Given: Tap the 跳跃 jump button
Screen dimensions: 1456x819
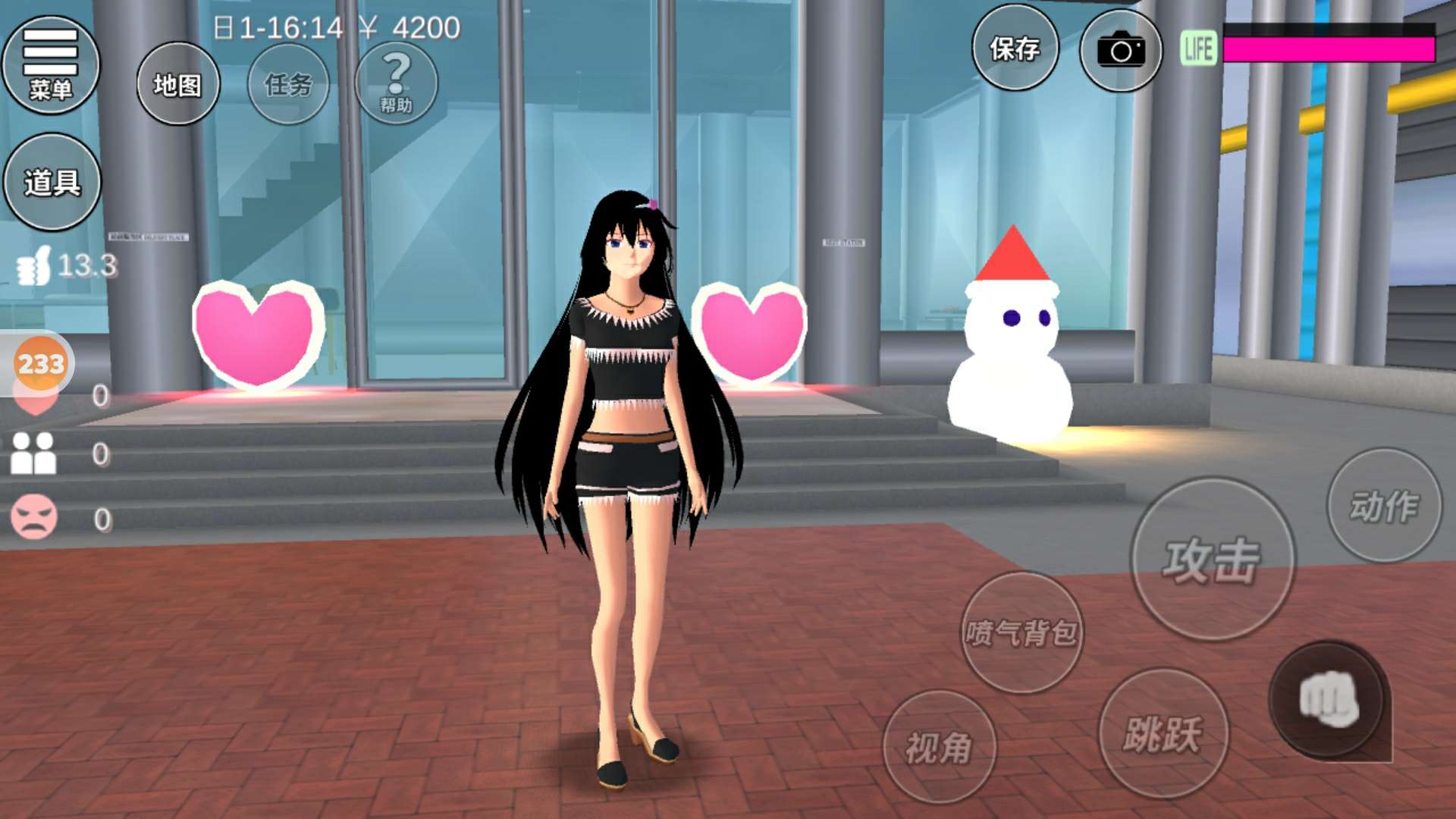Looking at the screenshot, I should [x=1163, y=733].
